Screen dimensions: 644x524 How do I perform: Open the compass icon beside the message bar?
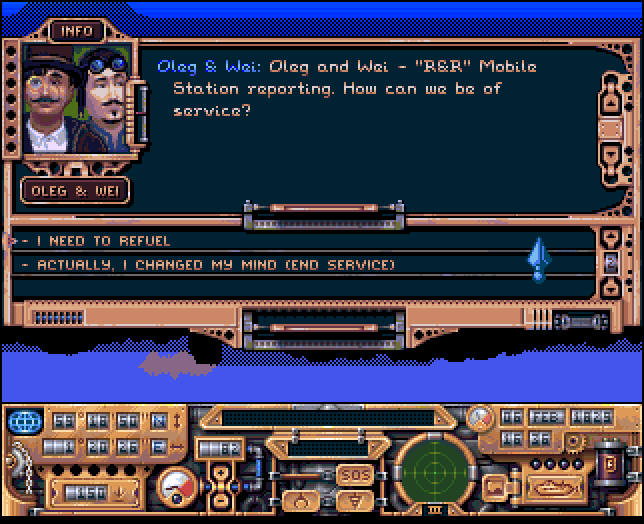pyautogui.click(x=481, y=416)
